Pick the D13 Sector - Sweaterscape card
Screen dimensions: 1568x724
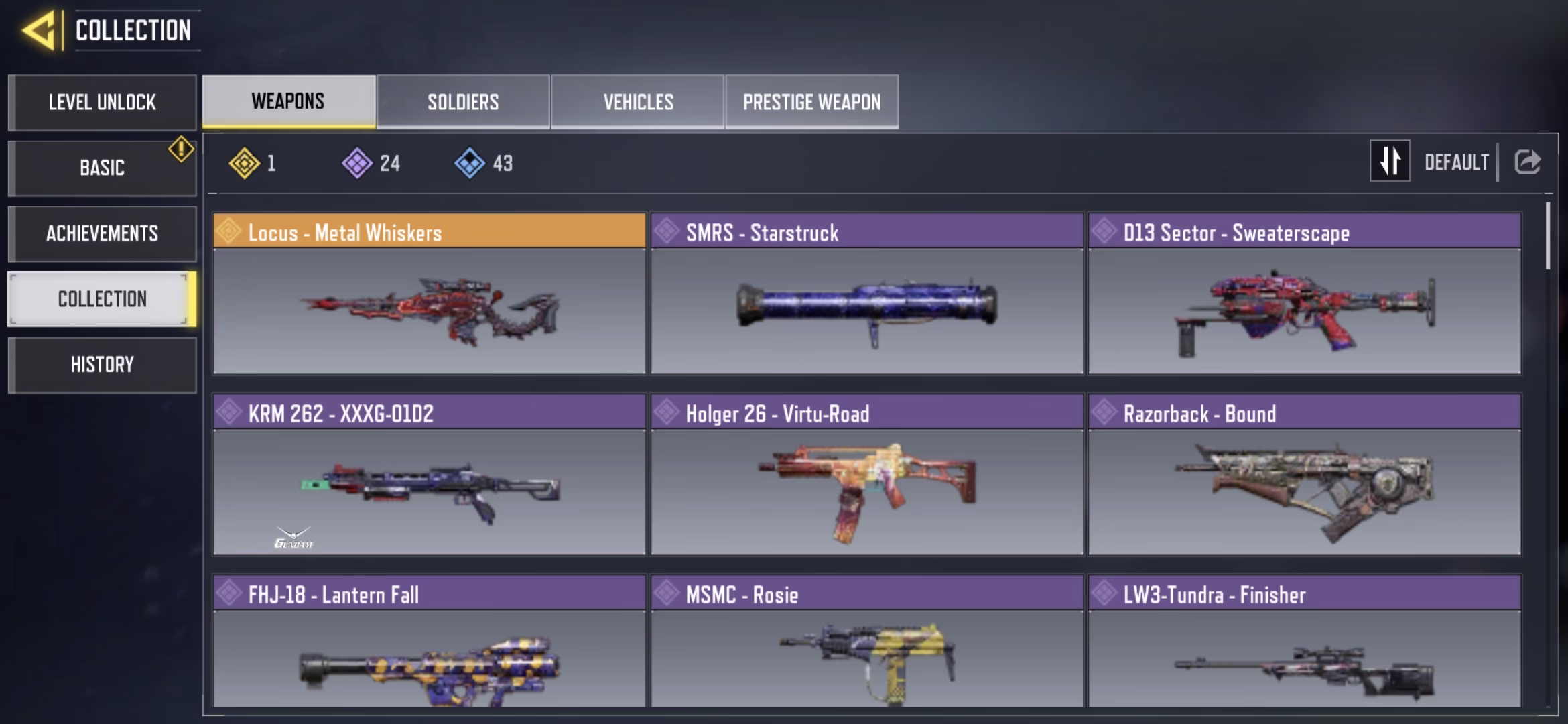pos(1304,294)
